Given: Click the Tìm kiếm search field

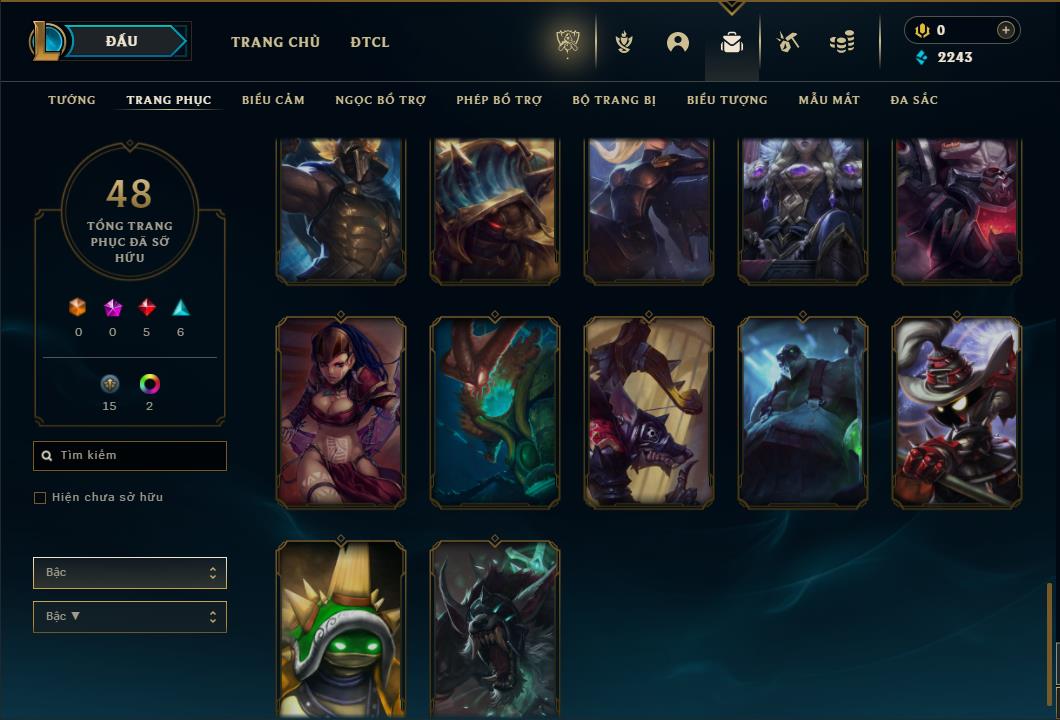Looking at the screenshot, I should pos(130,456).
